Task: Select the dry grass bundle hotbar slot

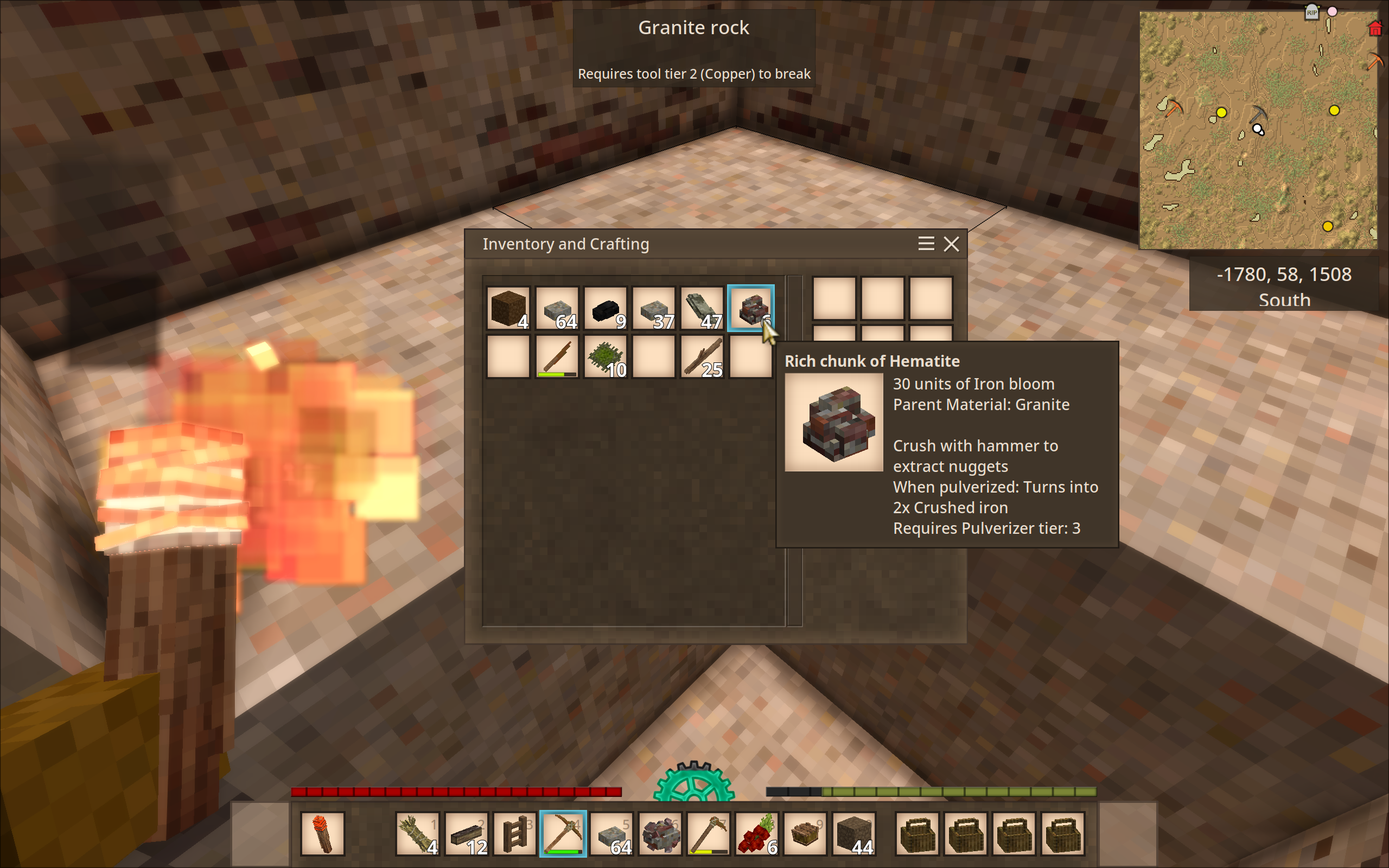Action: coord(418,834)
